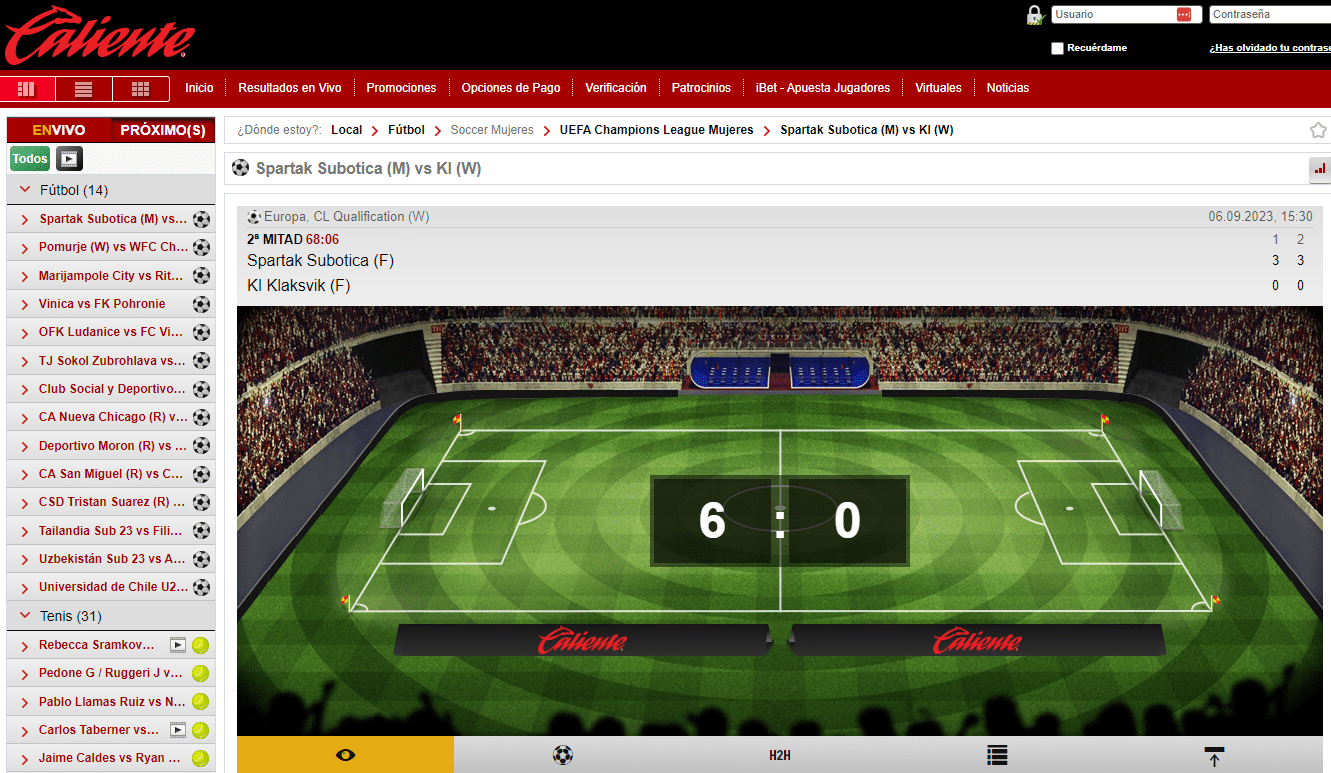This screenshot has width=1331, height=773.
Task: Click the Caliente logo
Action: pyautogui.click(x=99, y=35)
